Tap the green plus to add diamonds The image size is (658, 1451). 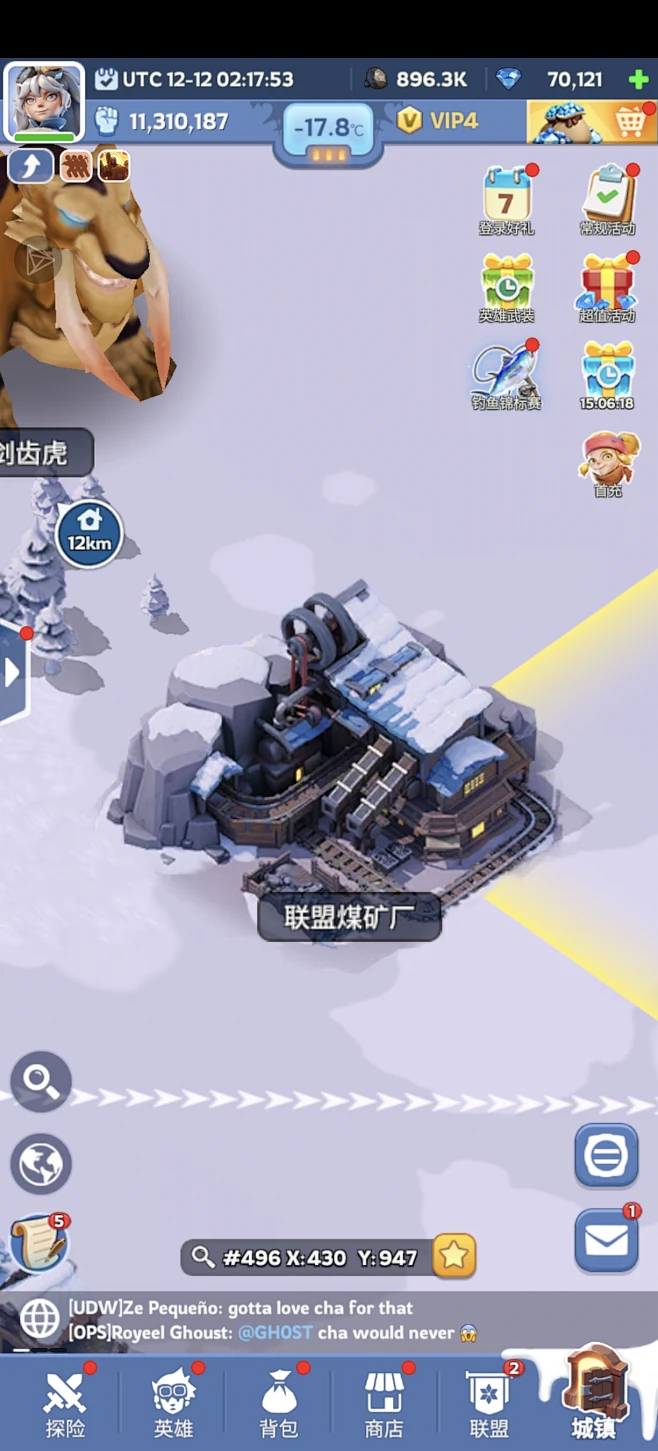pyautogui.click(x=637, y=80)
